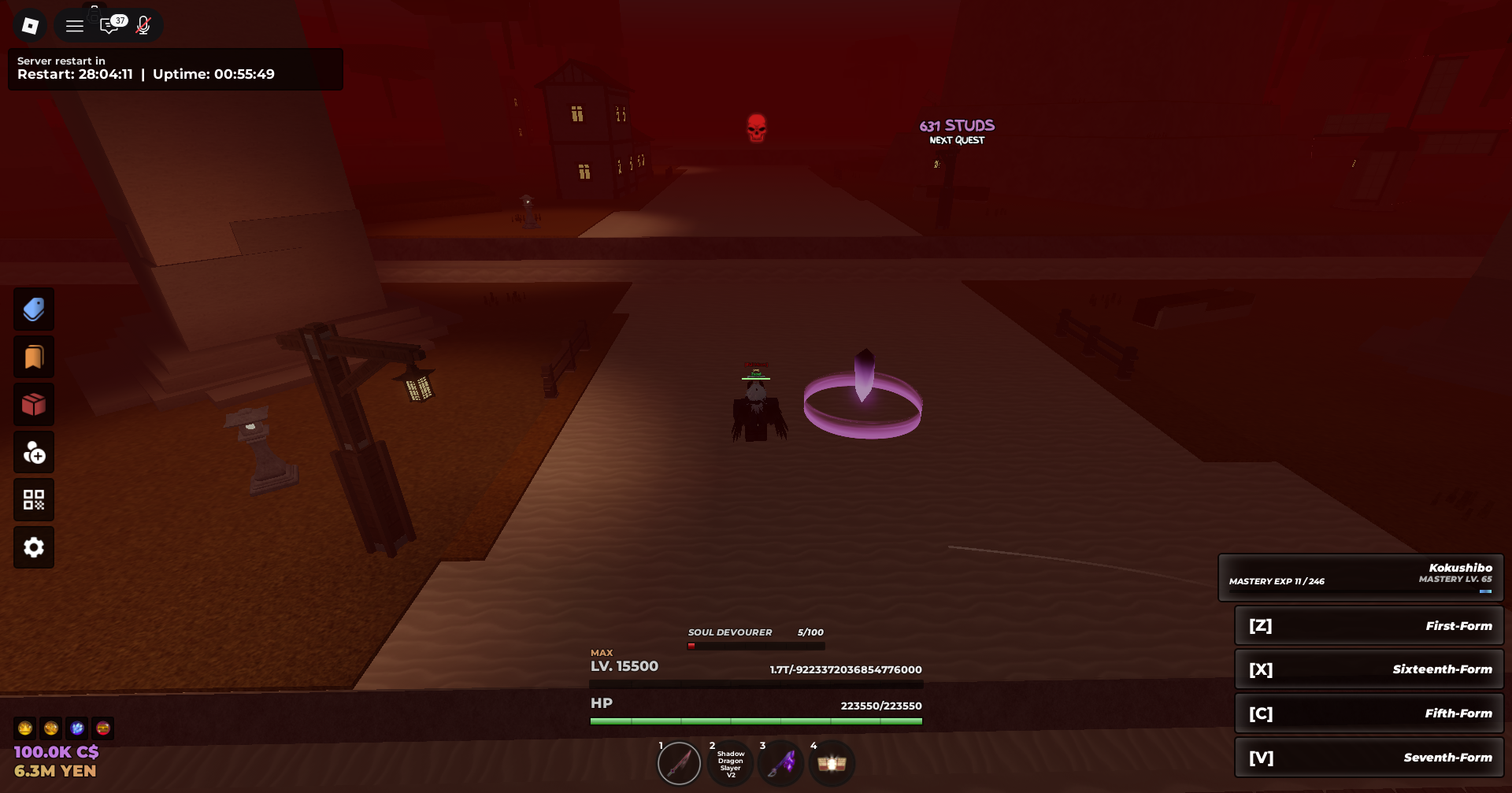Open the settings gear in sidebar
The image size is (1512, 793).
click(34, 547)
